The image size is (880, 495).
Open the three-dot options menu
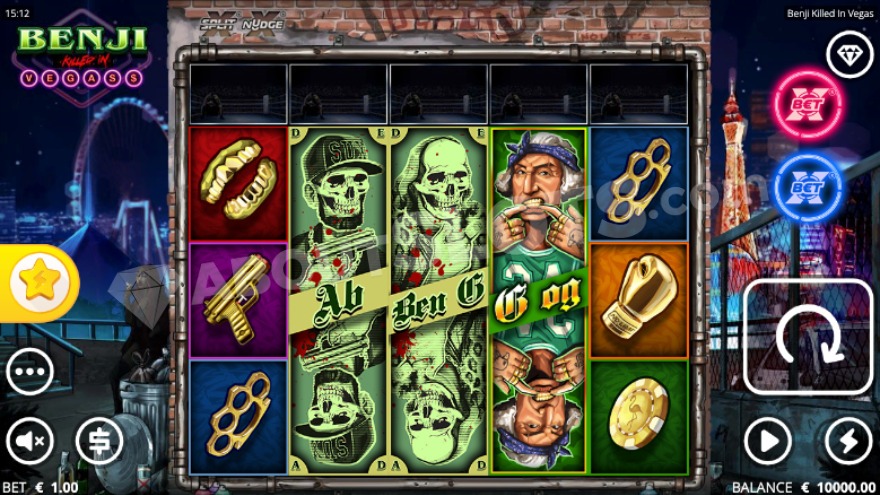click(x=30, y=373)
